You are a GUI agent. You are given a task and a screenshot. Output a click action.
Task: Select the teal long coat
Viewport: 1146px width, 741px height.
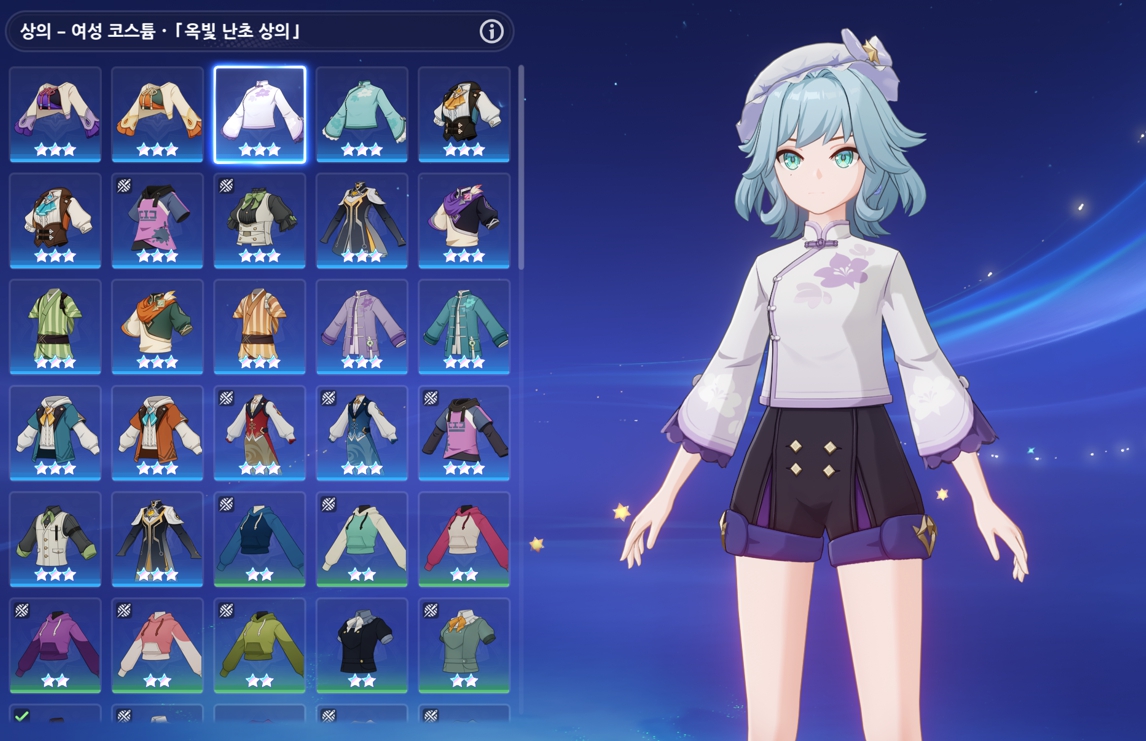coord(464,327)
